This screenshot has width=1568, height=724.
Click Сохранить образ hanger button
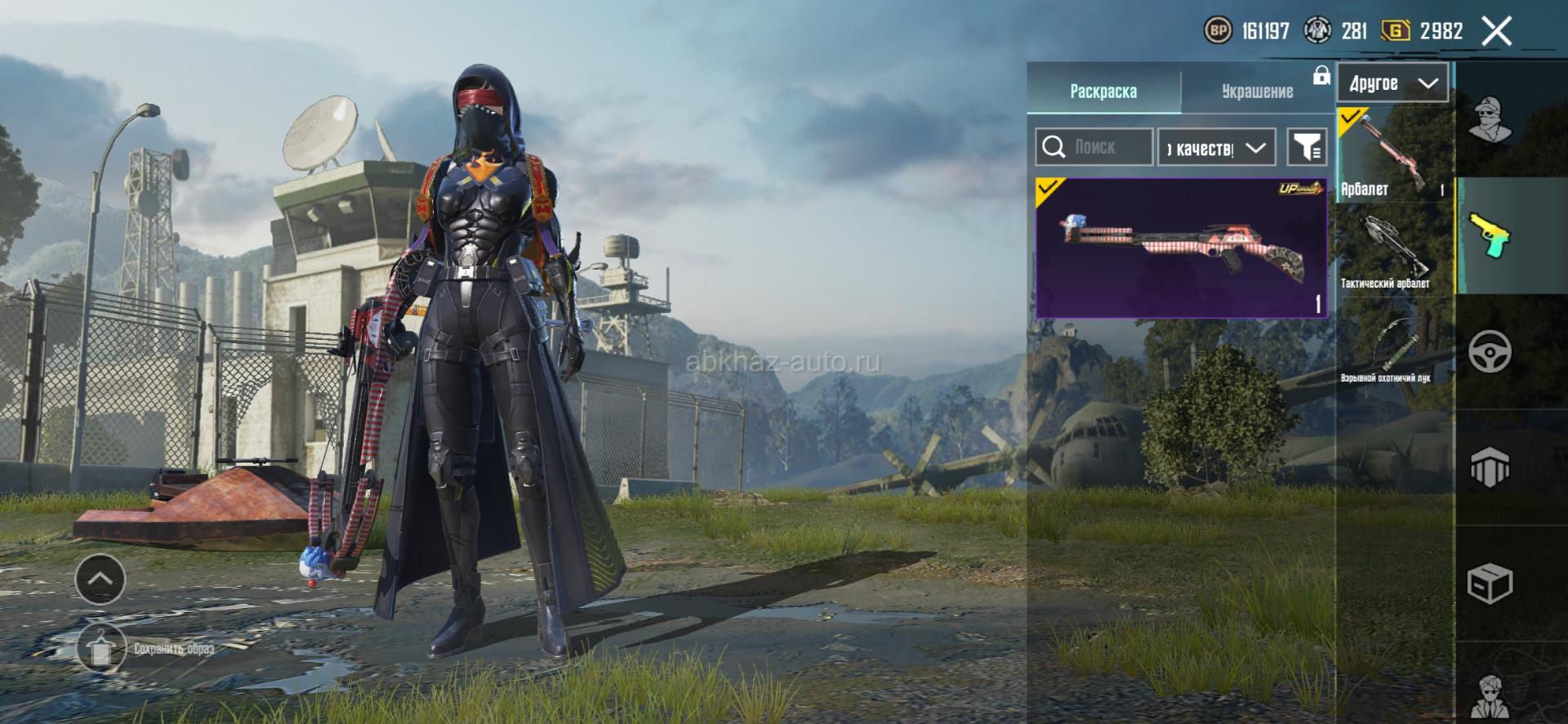[101, 648]
